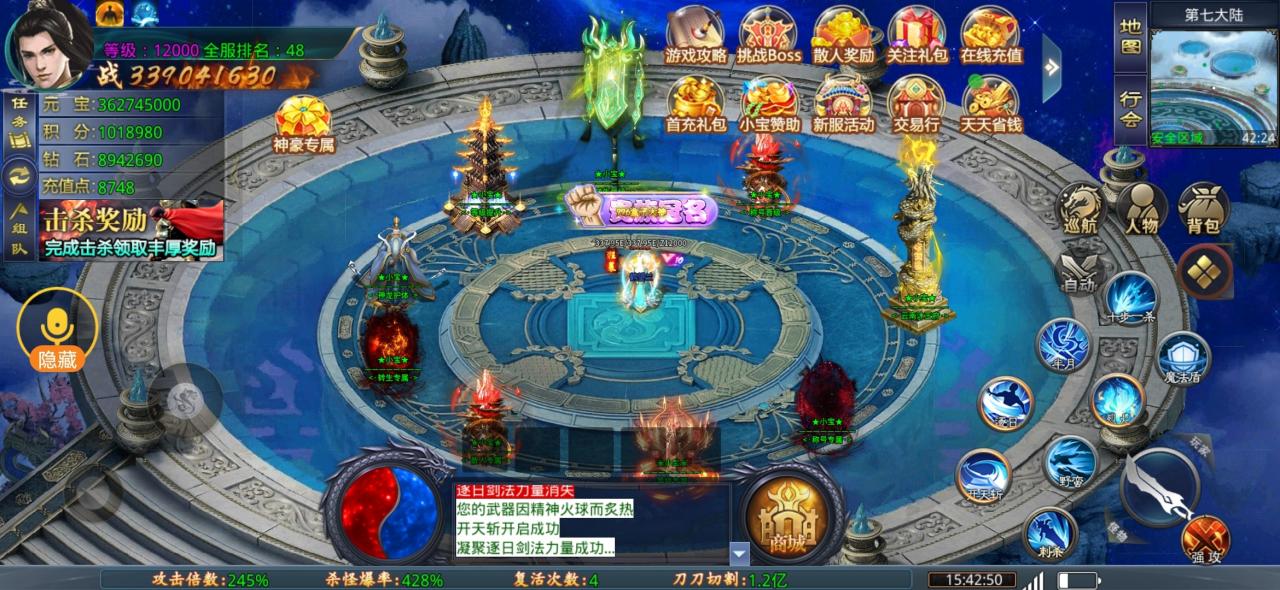Open the 在线充值 recharge icon

tap(991, 35)
